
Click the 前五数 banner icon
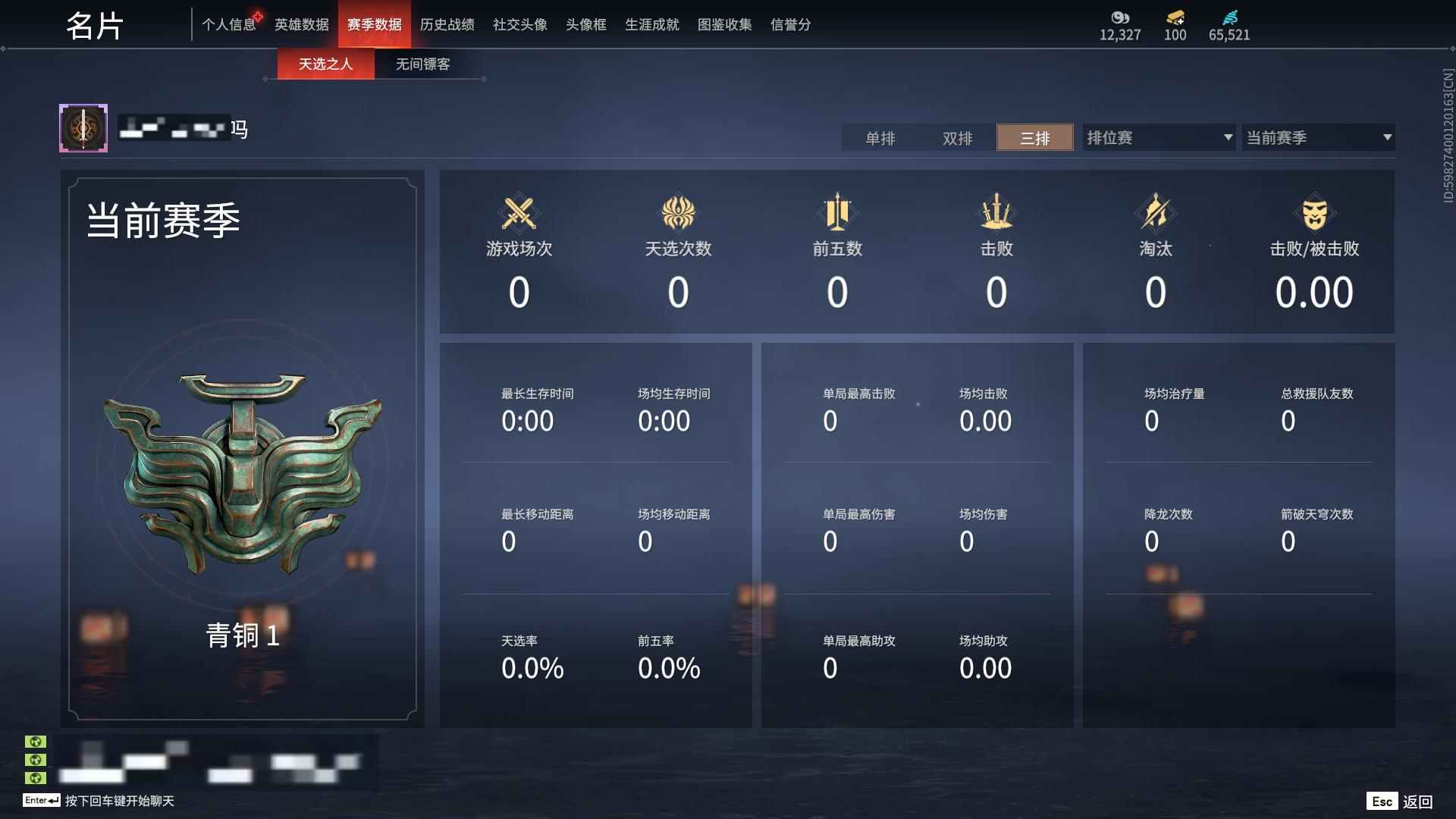pyautogui.click(x=837, y=213)
